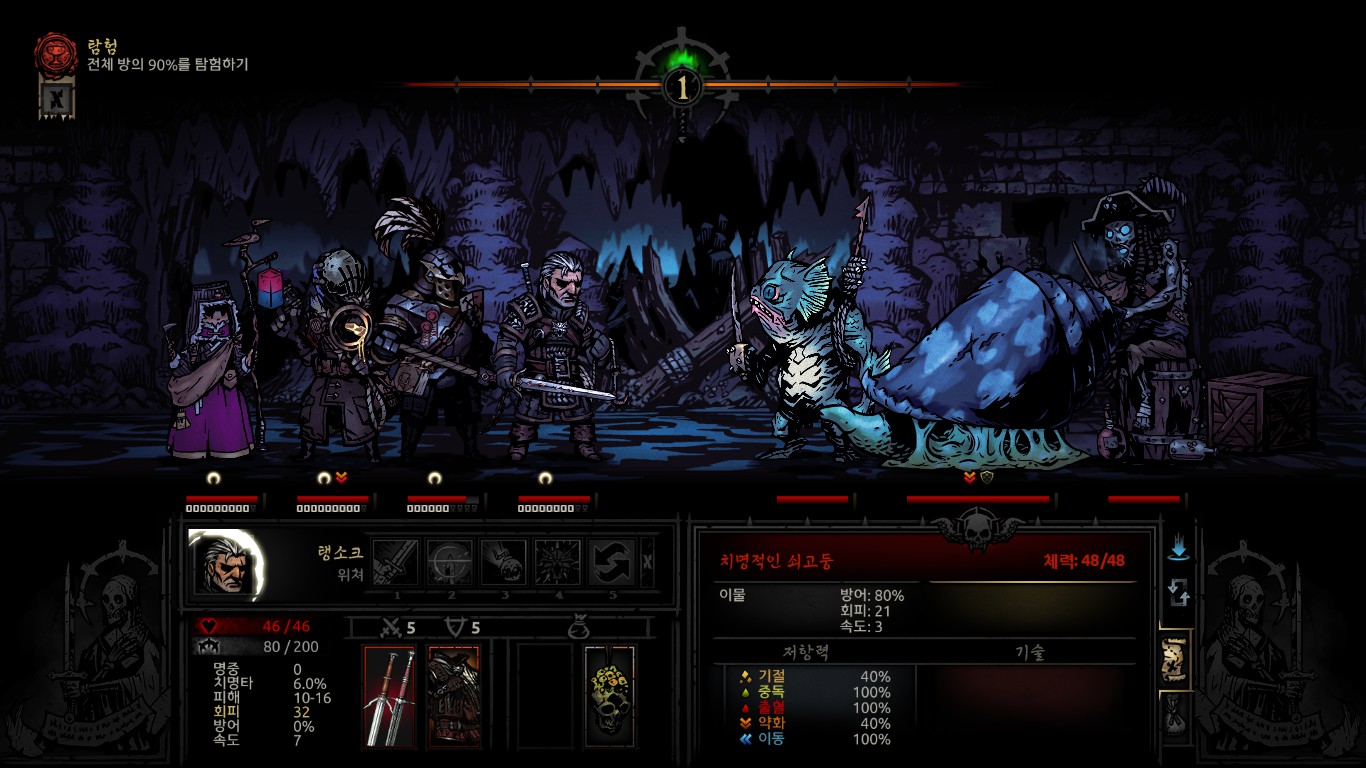The image size is (1366, 768).
Task: Select the sword strike skill
Action: [396, 562]
